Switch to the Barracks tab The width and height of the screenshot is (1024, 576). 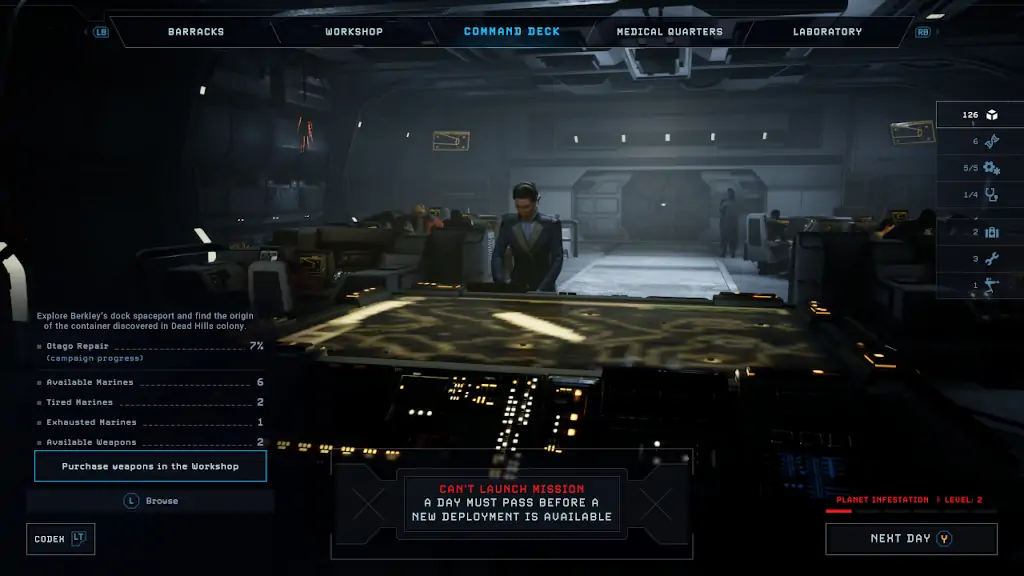196,32
